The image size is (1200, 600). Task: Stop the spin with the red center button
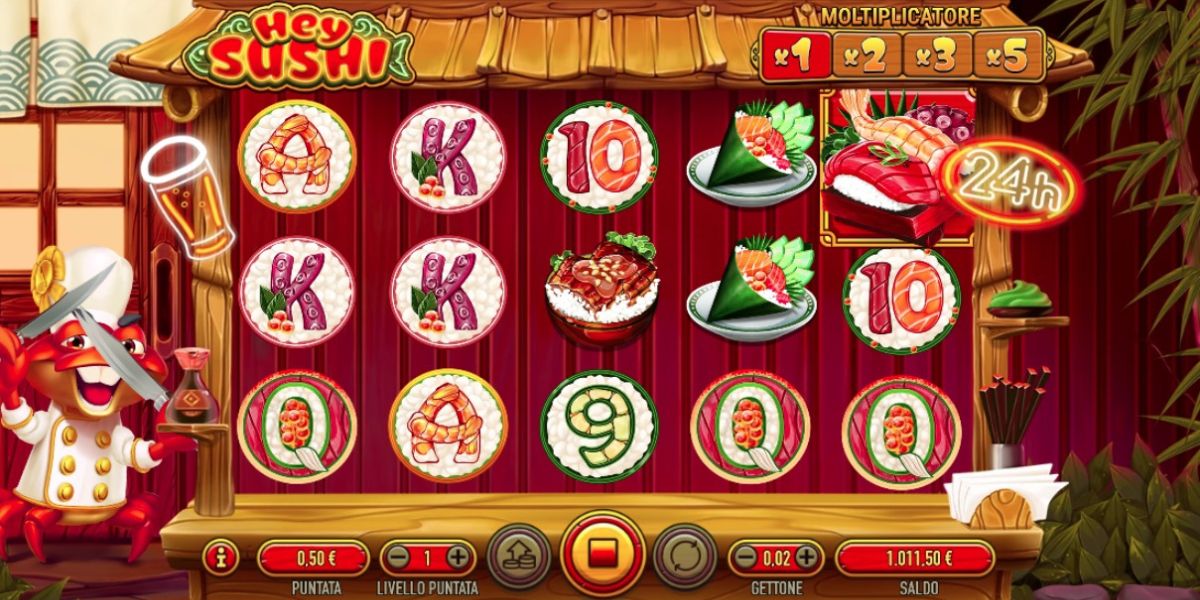[x=602, y=554]
